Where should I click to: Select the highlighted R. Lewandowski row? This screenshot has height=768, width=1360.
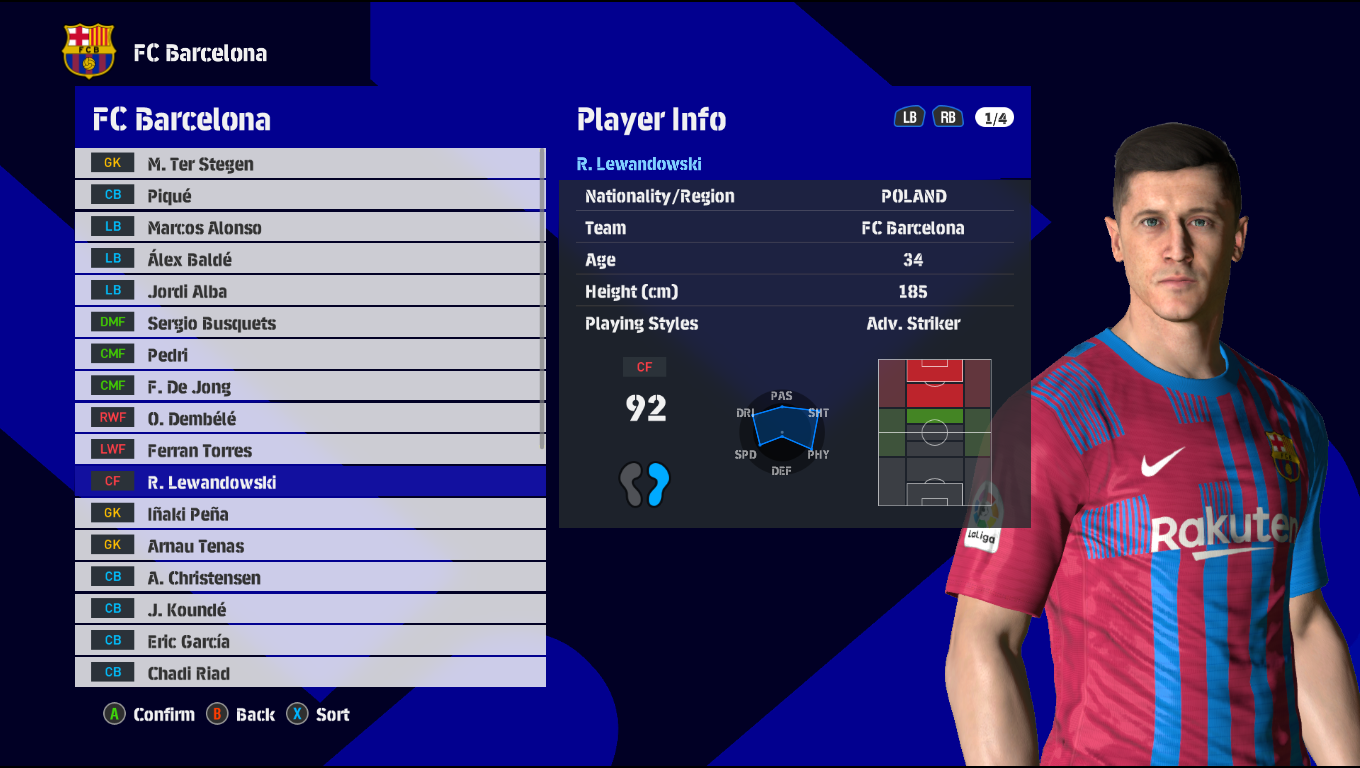click(308, 482)
